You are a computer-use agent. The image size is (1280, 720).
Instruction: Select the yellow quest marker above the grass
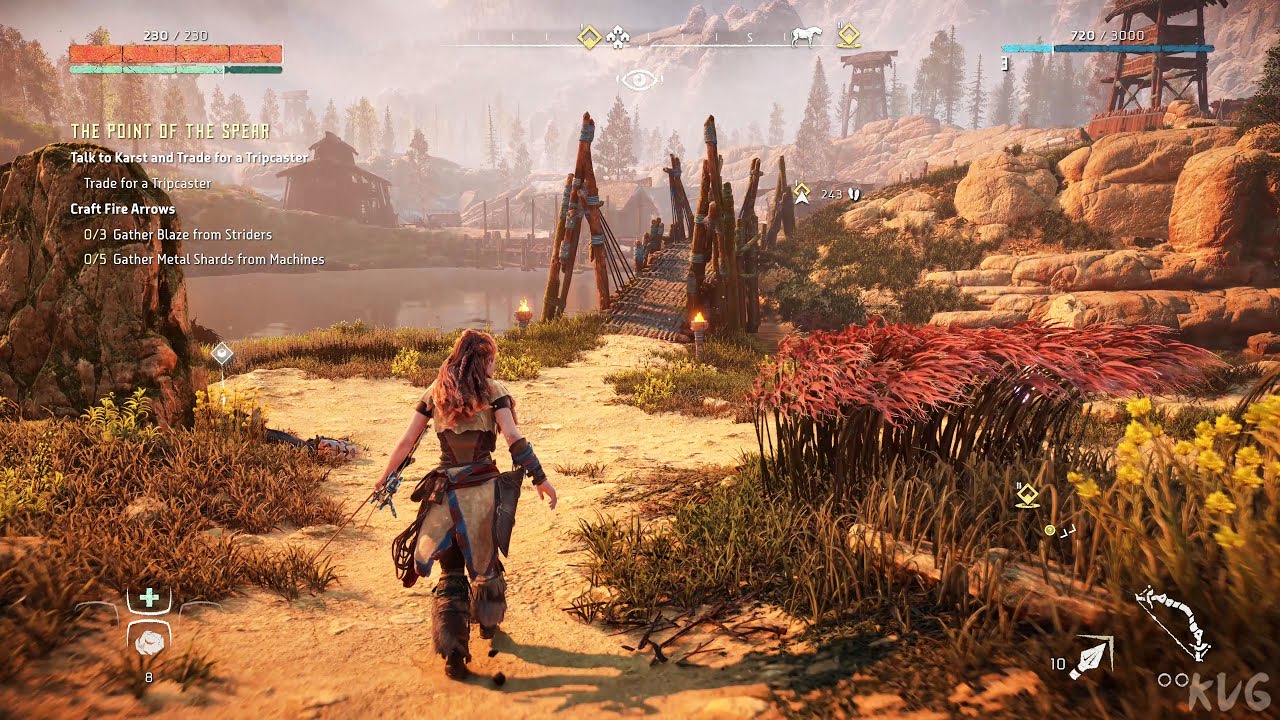pos(1027,495)
